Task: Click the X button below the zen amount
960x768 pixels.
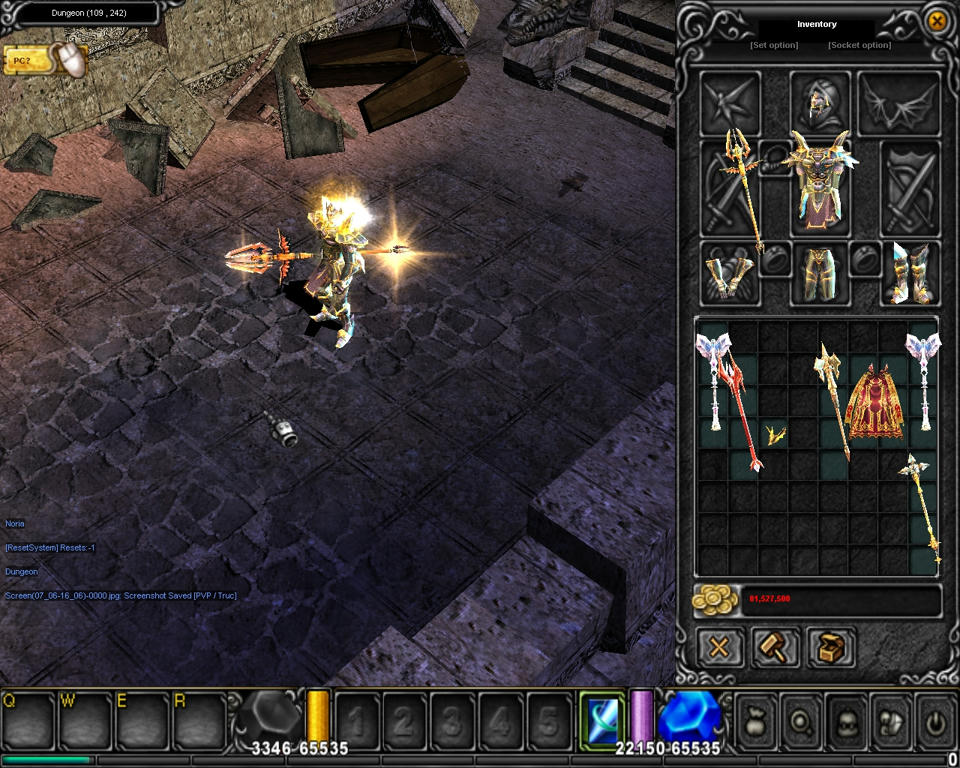Action: click(719, 647)
